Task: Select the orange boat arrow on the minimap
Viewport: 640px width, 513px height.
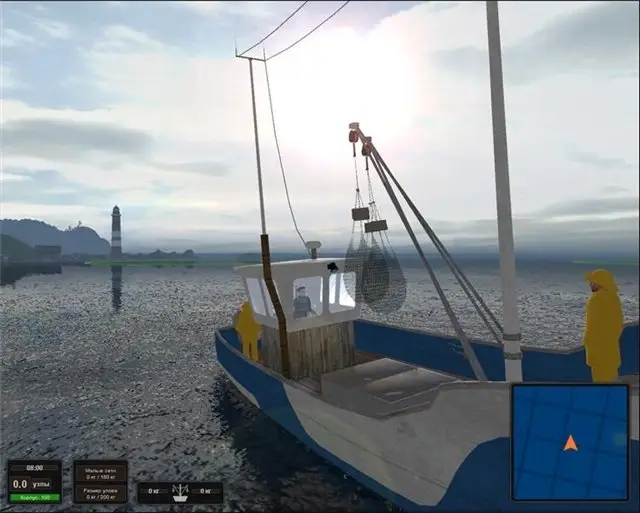Action: pos(570,442)
